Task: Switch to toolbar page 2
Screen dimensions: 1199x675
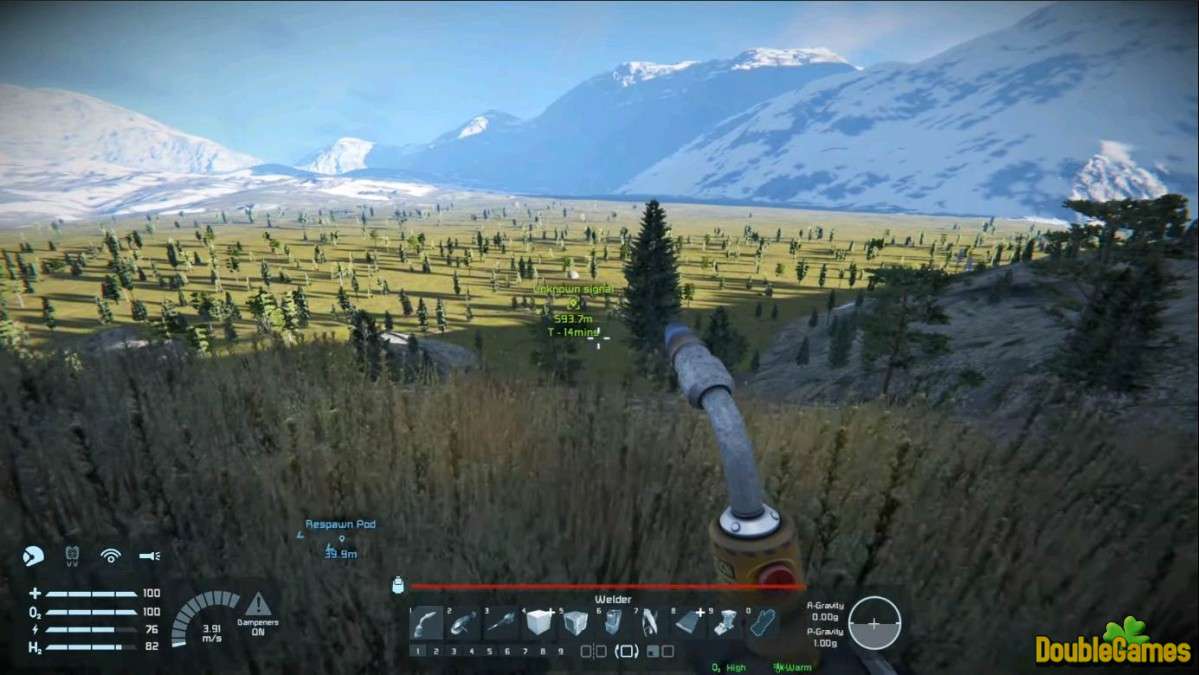Action: [436, 651]
